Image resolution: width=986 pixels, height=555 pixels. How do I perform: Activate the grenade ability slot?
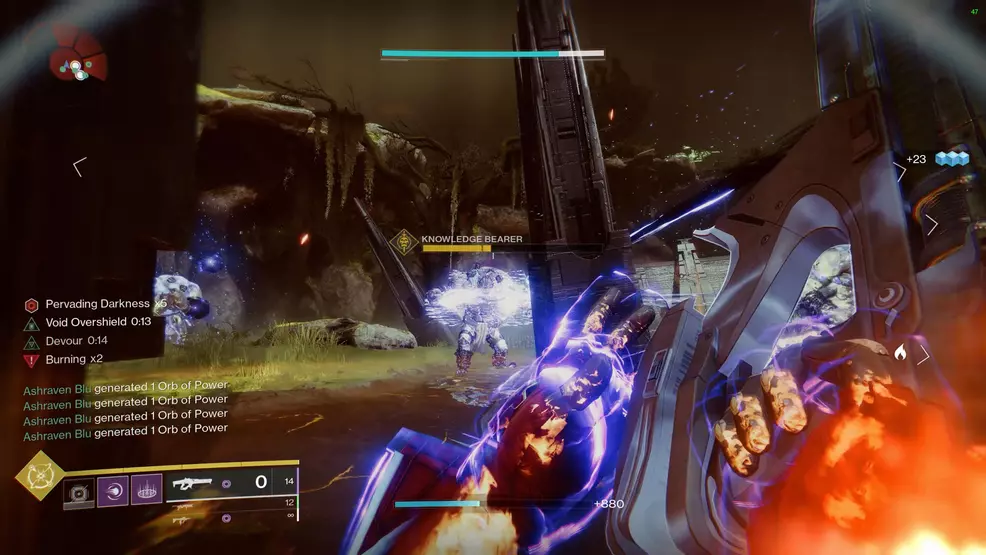79,490
